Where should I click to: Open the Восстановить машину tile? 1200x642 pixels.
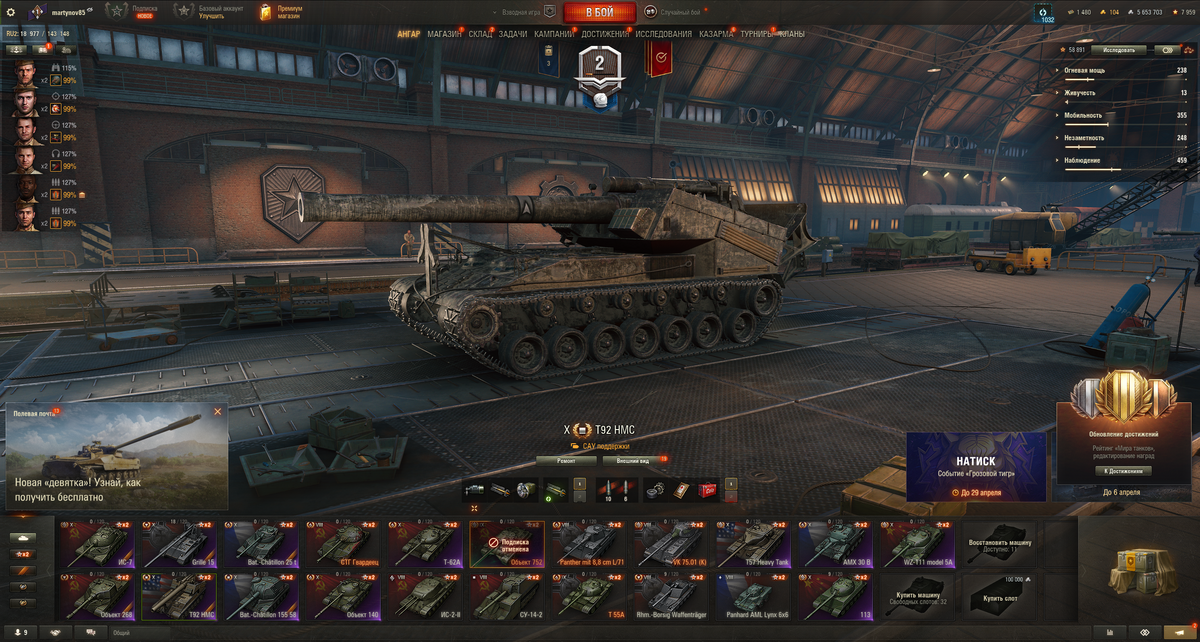pyautogui.click(x=998, y=545)
